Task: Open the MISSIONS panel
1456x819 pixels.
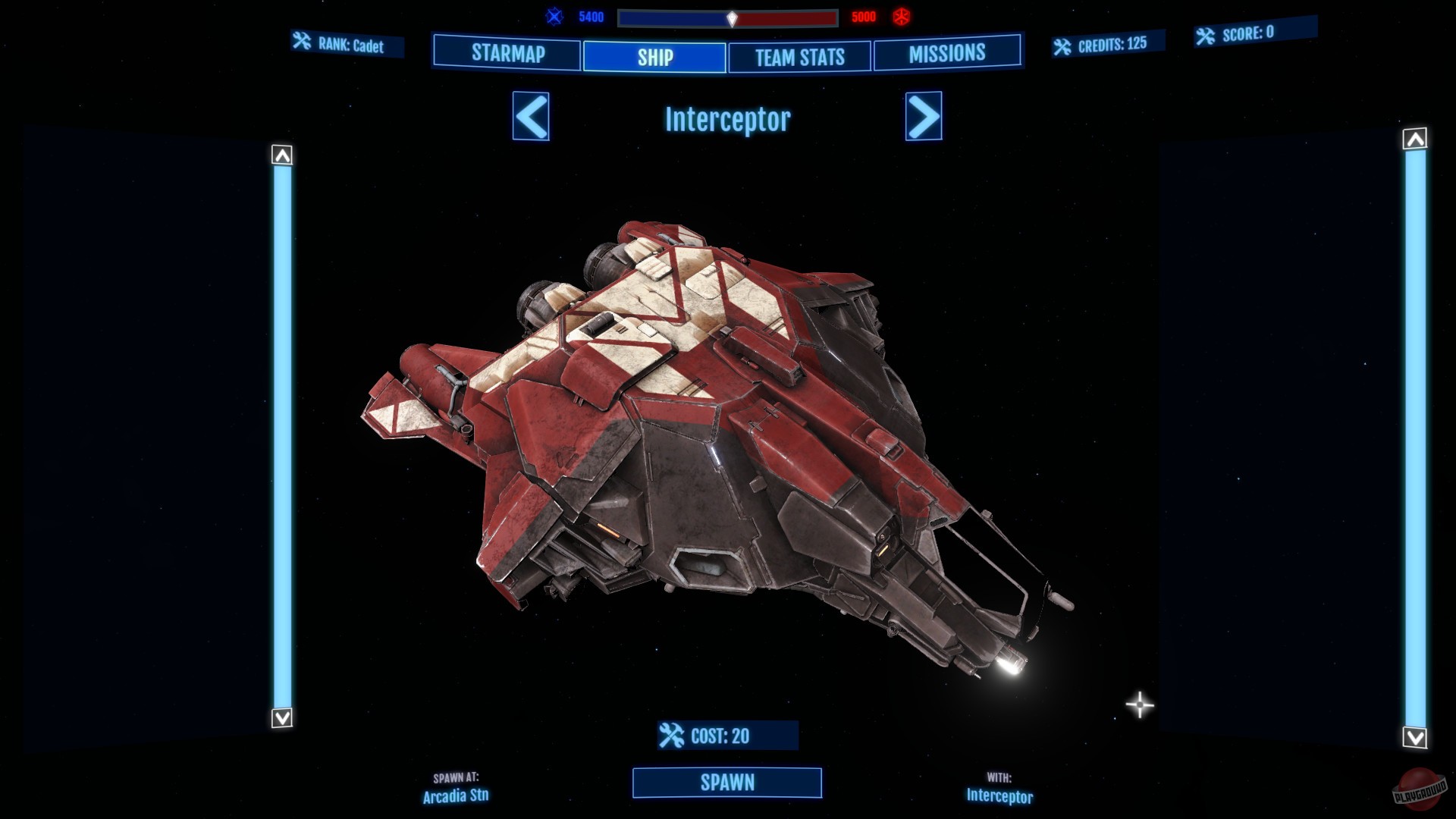Action: (948, 53)
